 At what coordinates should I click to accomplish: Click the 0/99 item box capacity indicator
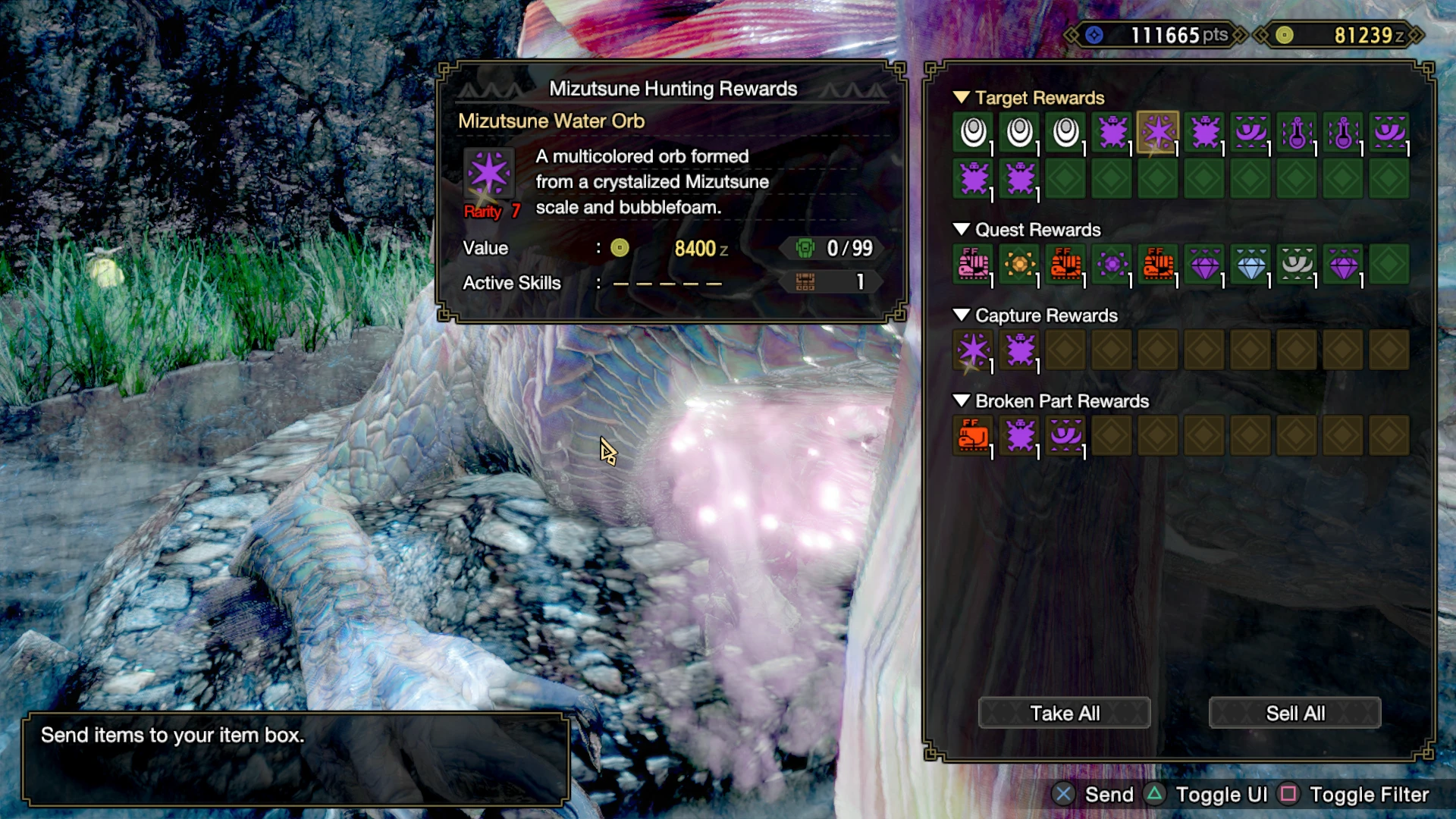pyautogui.click(x=830, y=248)
